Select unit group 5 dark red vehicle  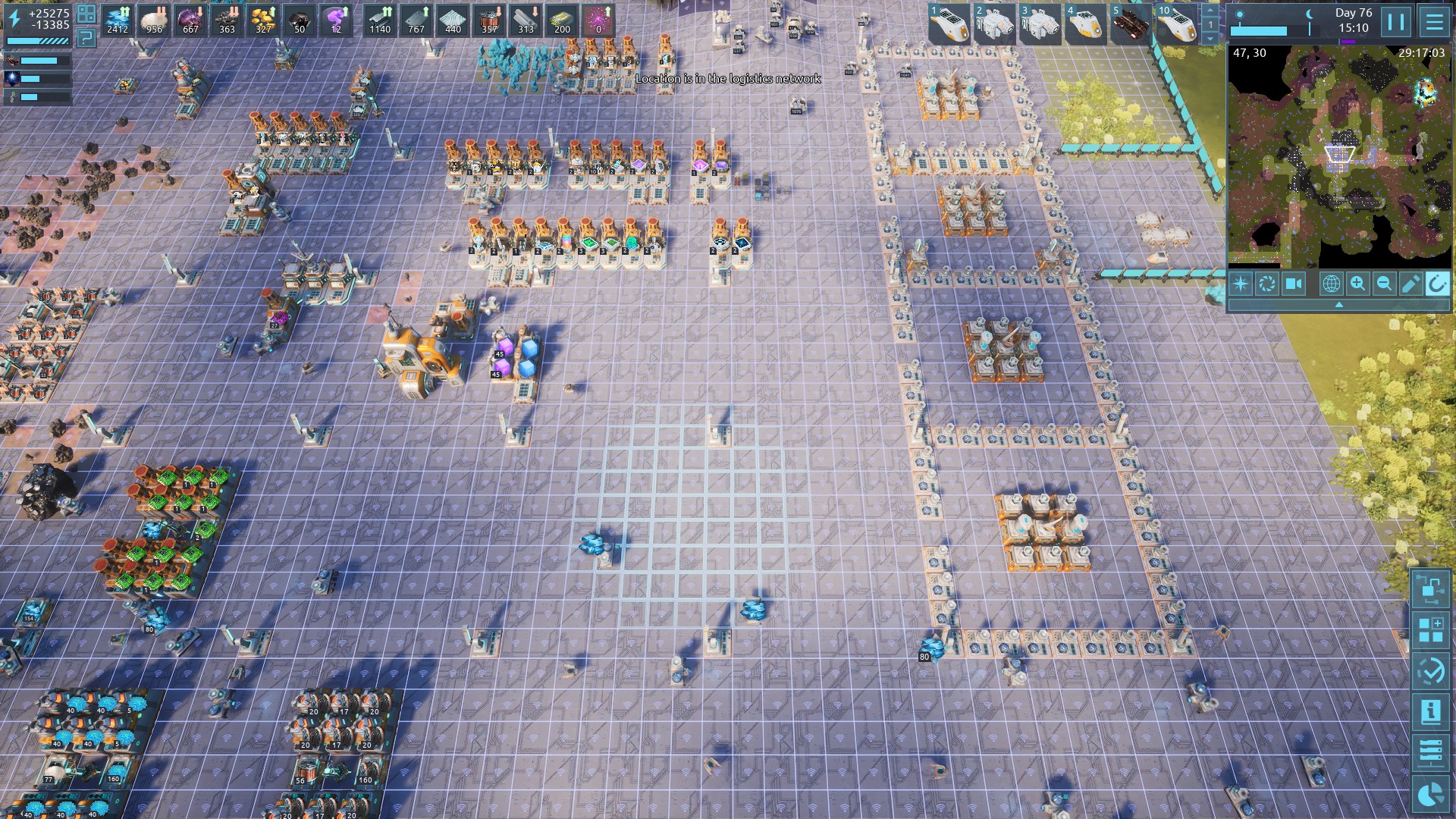(x=1131, y=23)
